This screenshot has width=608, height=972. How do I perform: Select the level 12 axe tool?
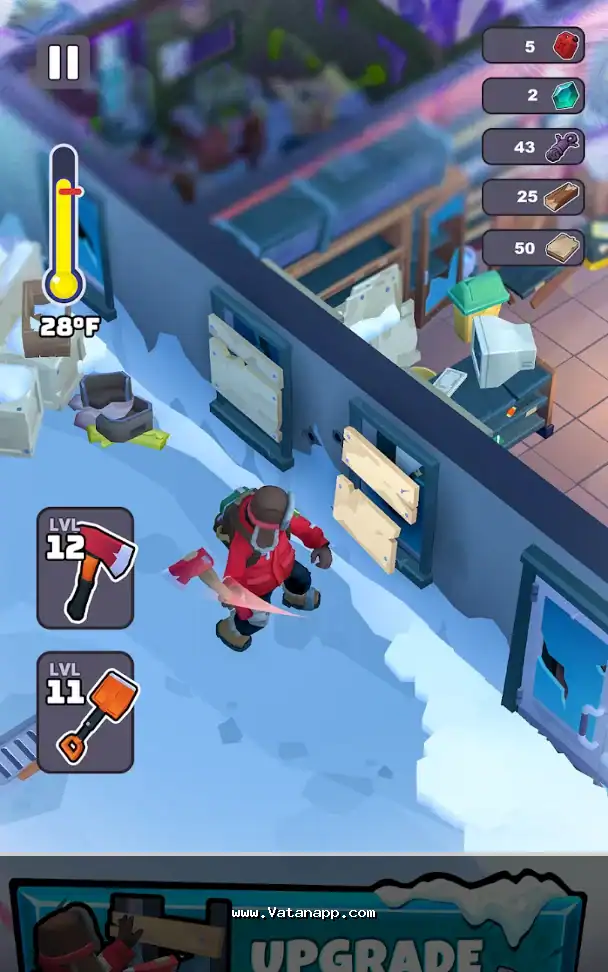tap(86, 567)
